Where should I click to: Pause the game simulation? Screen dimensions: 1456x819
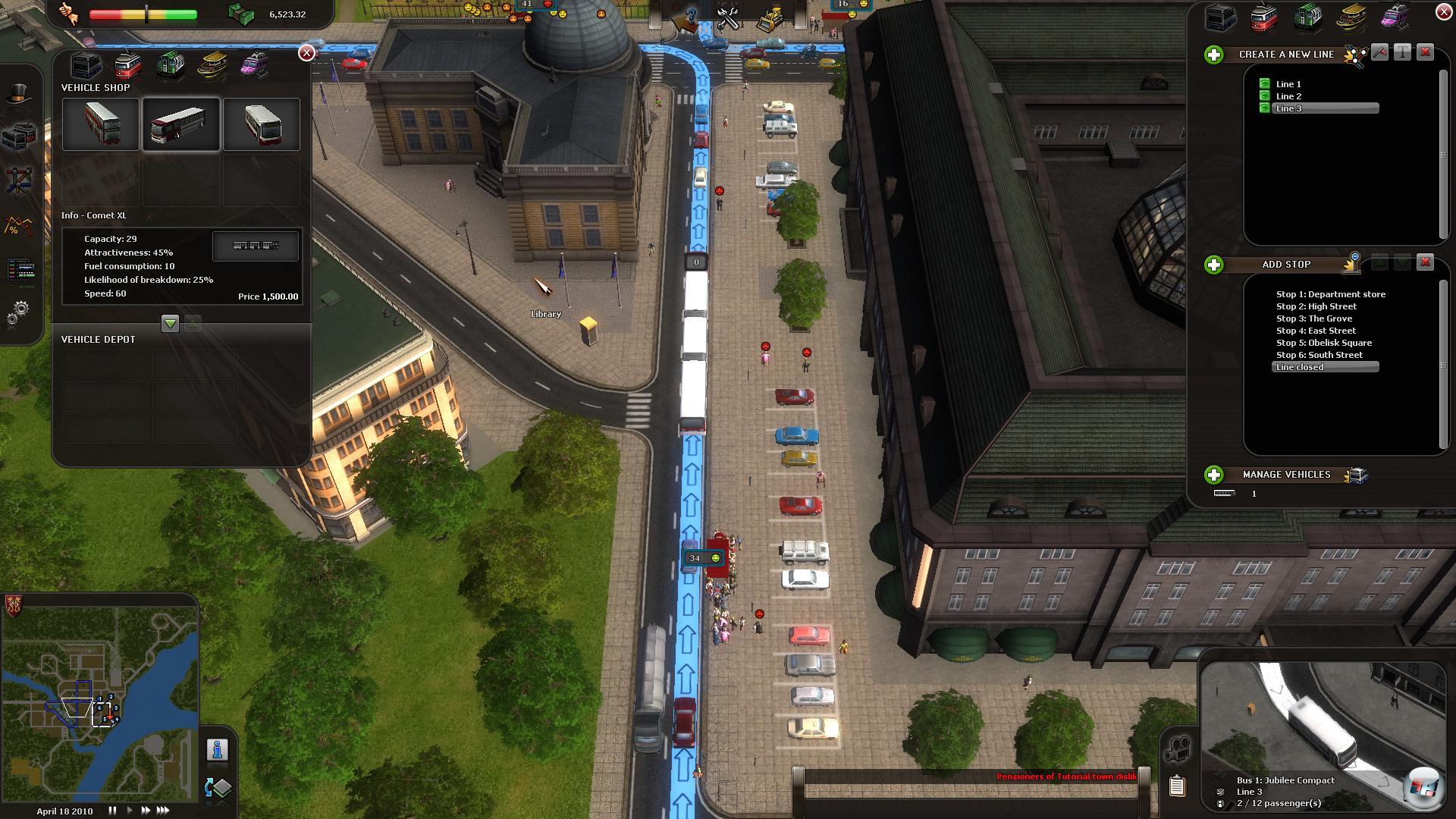click(x=112, y=811)
